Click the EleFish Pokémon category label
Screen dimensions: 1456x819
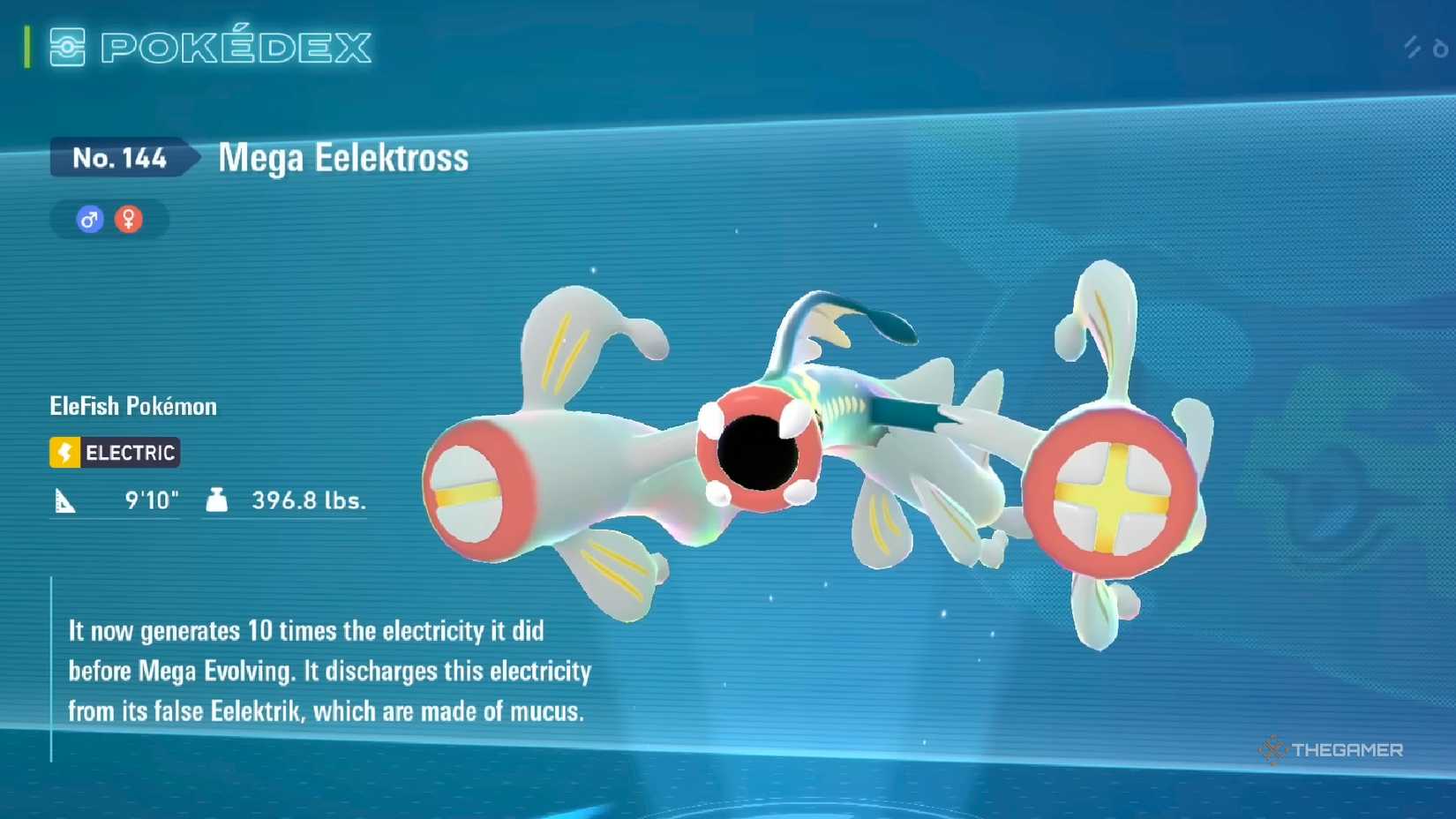pos(132,405)
